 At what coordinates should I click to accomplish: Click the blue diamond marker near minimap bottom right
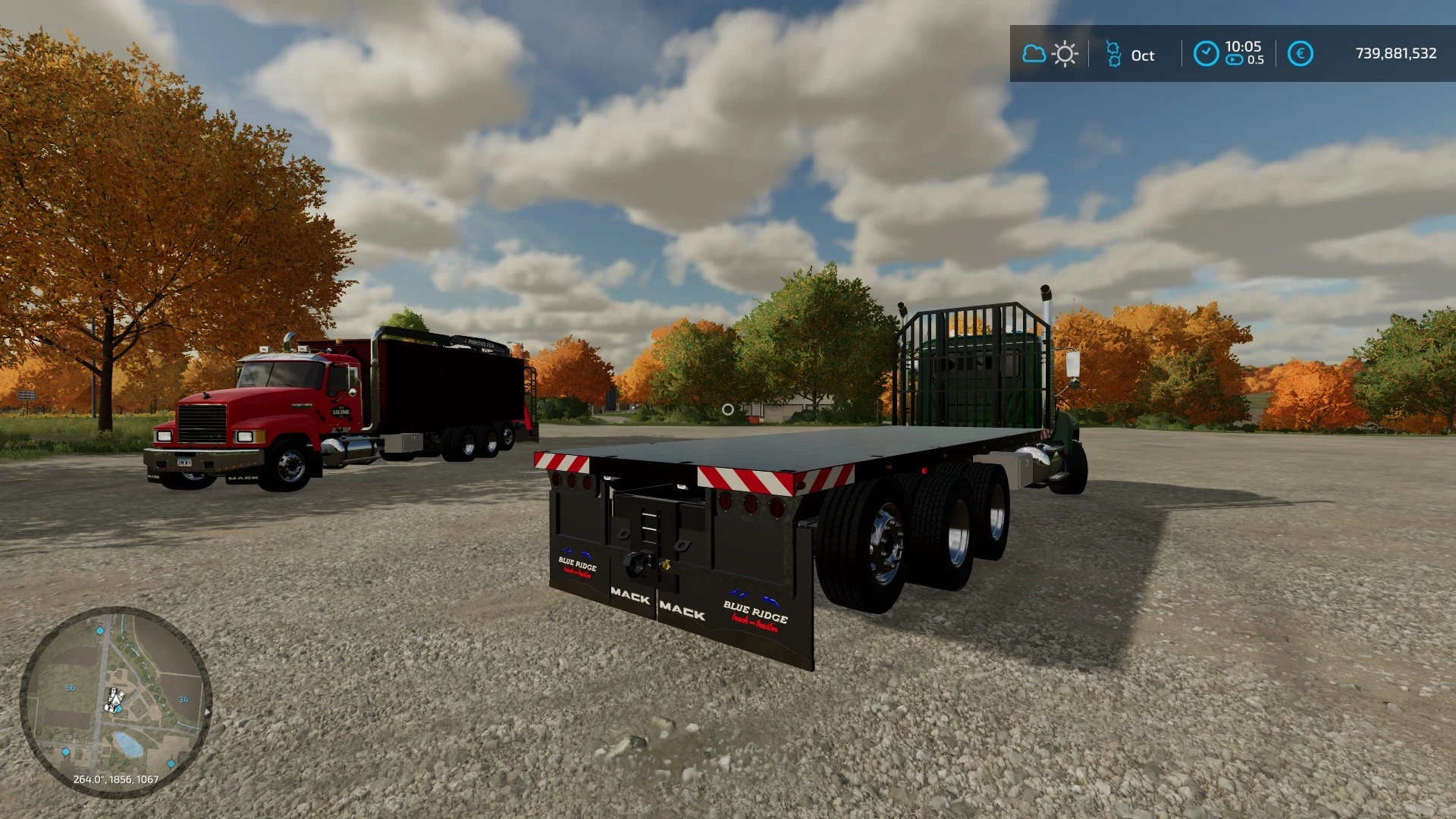171,763
